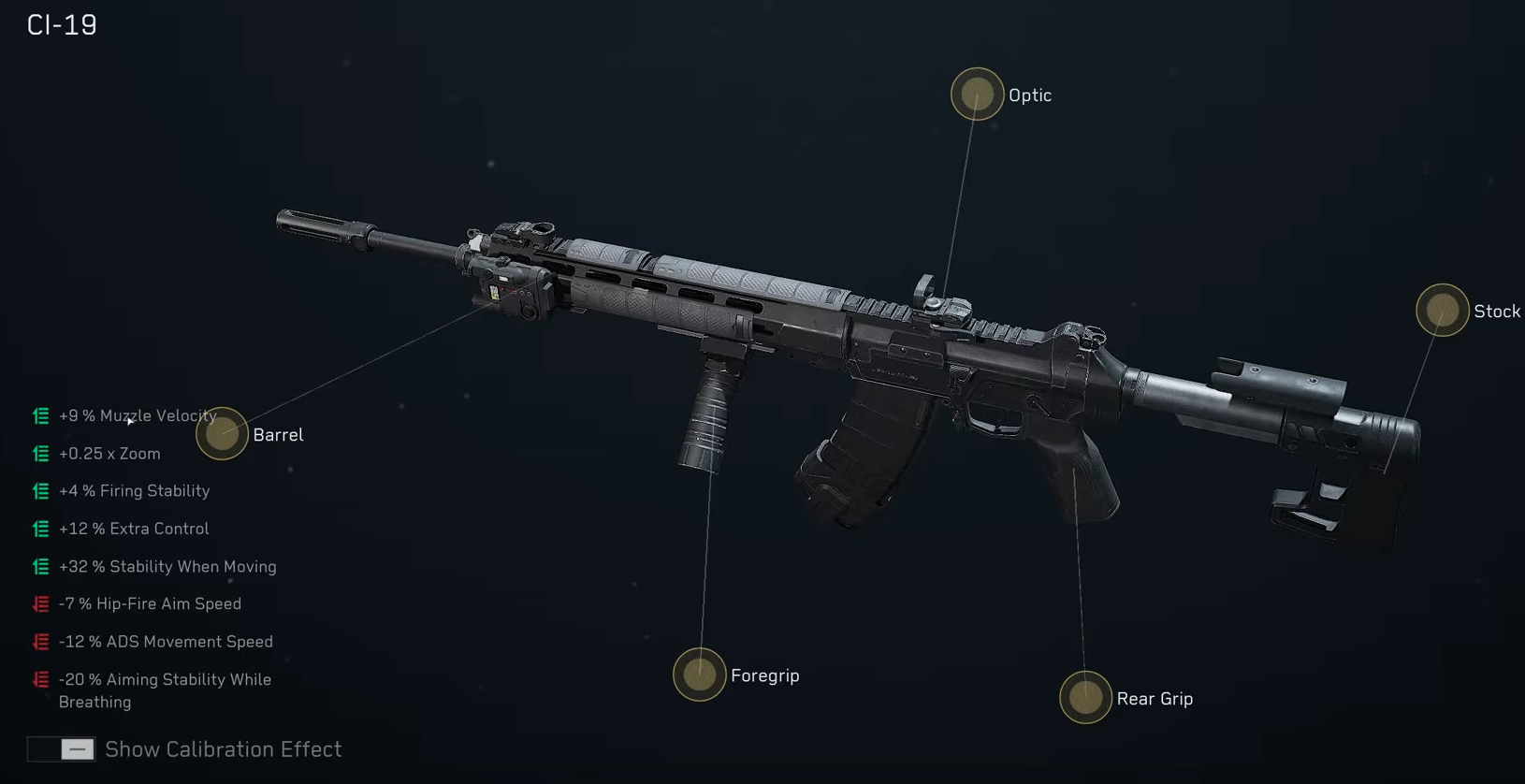Select the CI-19 weapon title

tap(59, 24)
